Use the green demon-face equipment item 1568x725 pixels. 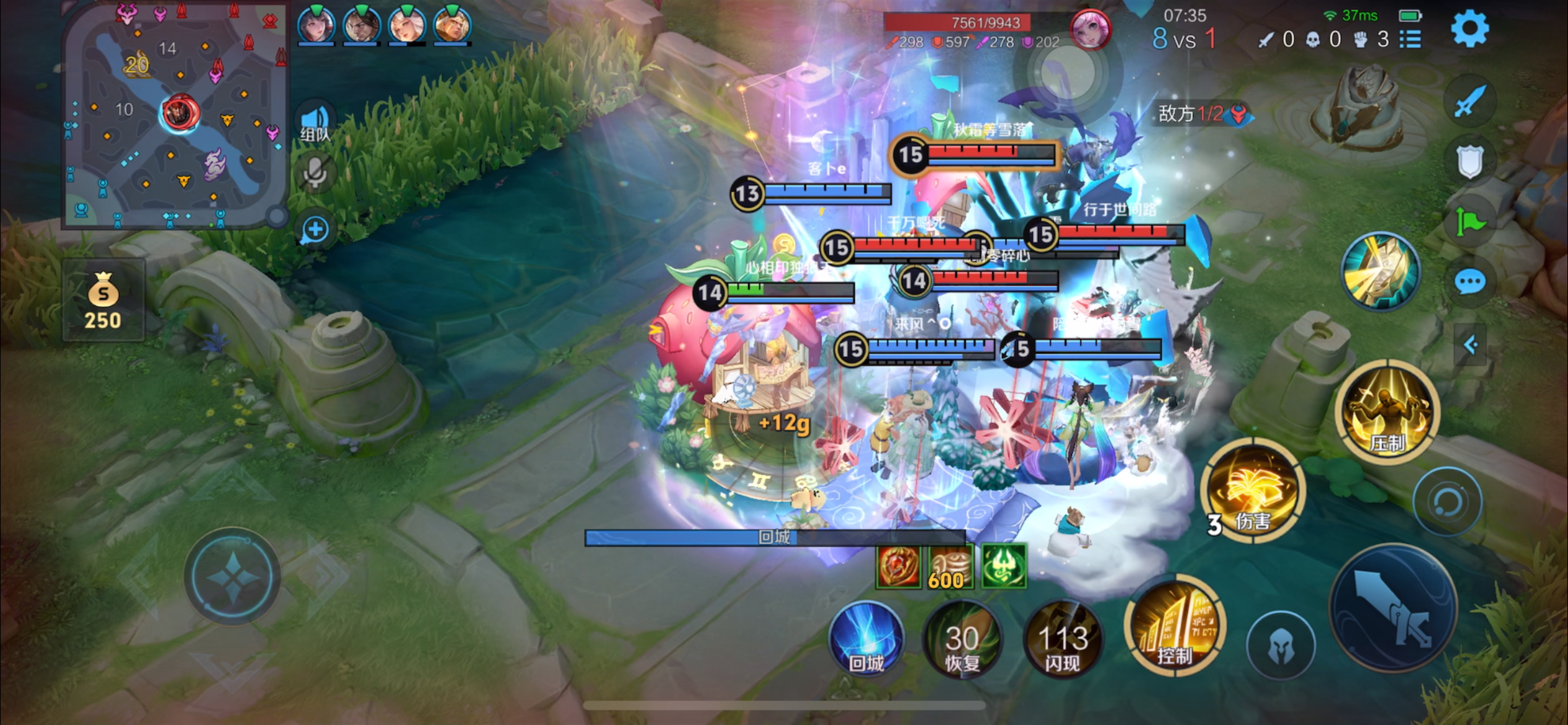pyautogui.click(x=1004, y=566)
